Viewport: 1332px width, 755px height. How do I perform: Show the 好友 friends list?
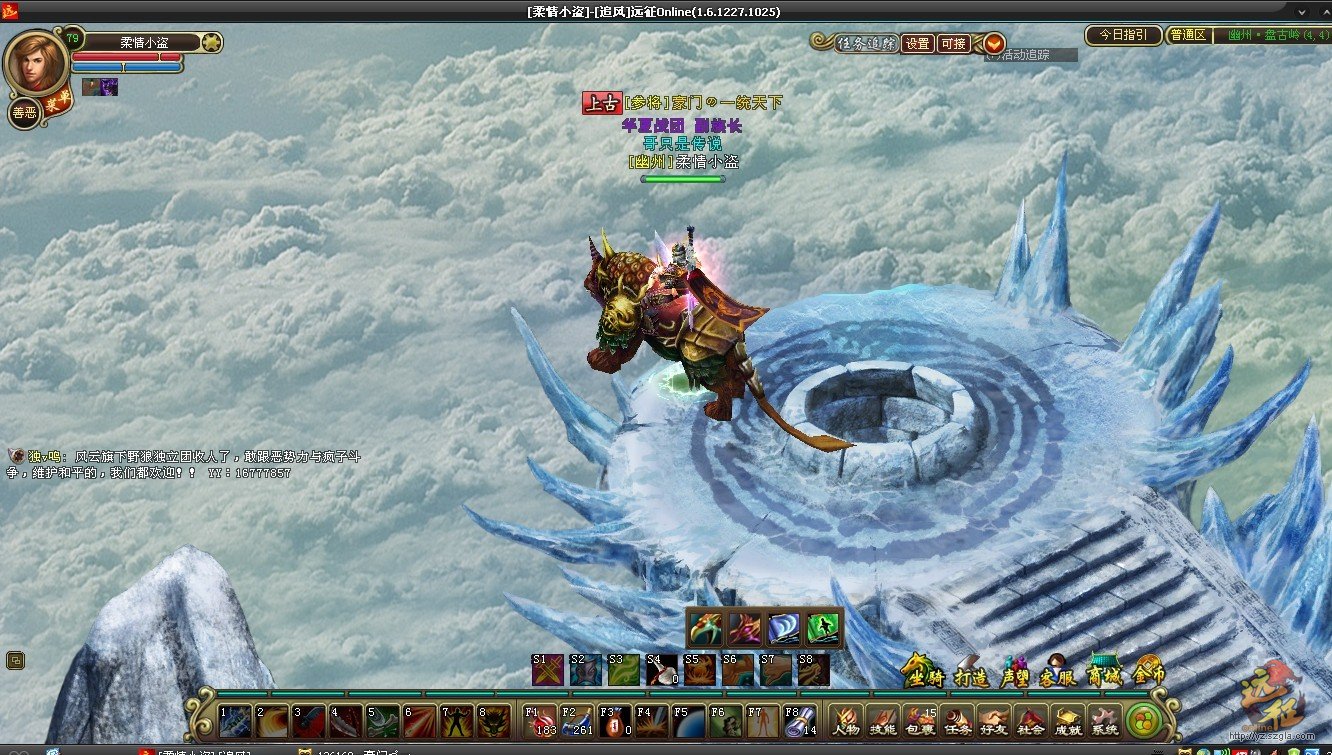pos(993,720)
